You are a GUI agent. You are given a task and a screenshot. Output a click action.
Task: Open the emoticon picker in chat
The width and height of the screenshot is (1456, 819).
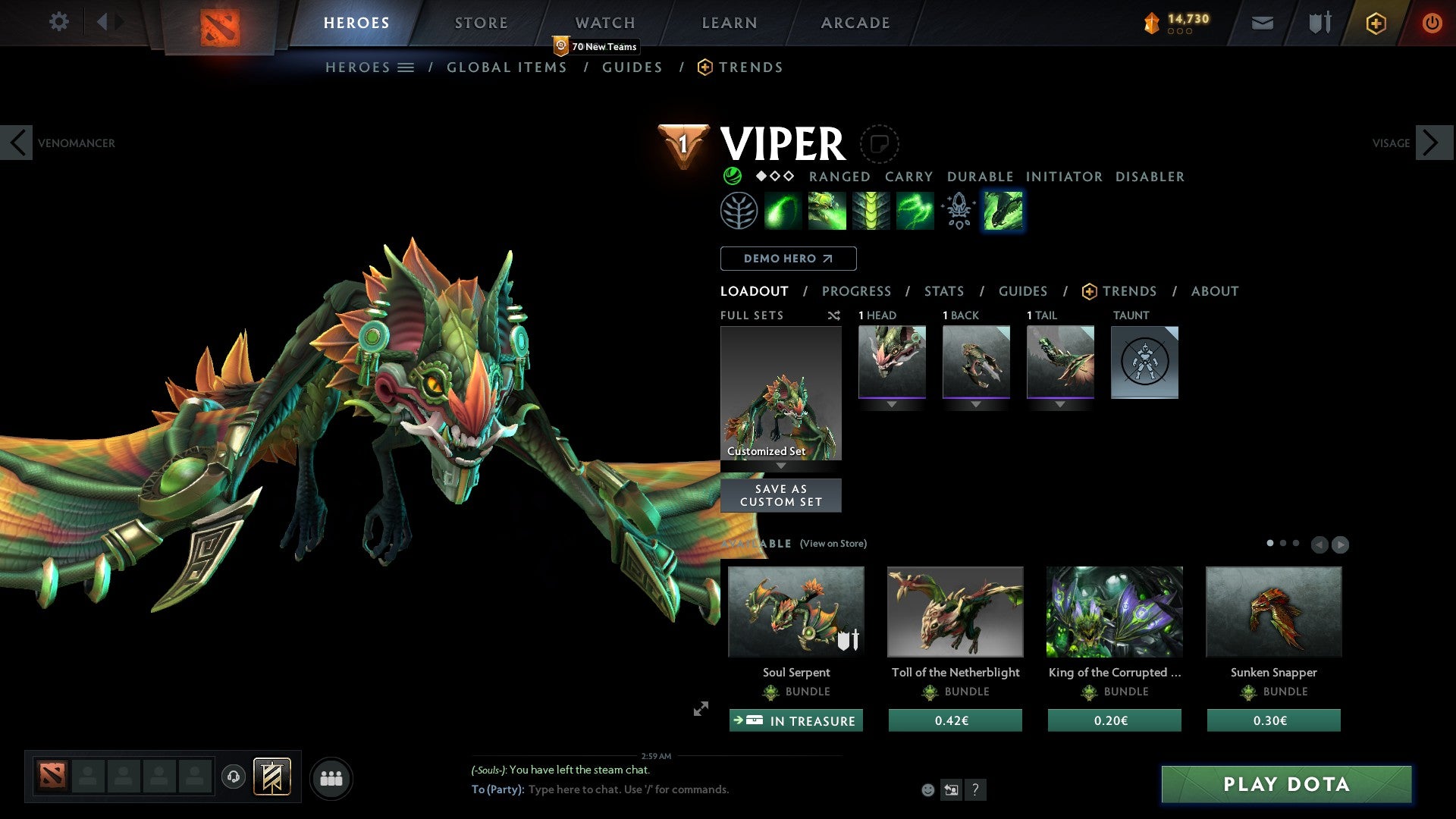(x=927, y=789)
